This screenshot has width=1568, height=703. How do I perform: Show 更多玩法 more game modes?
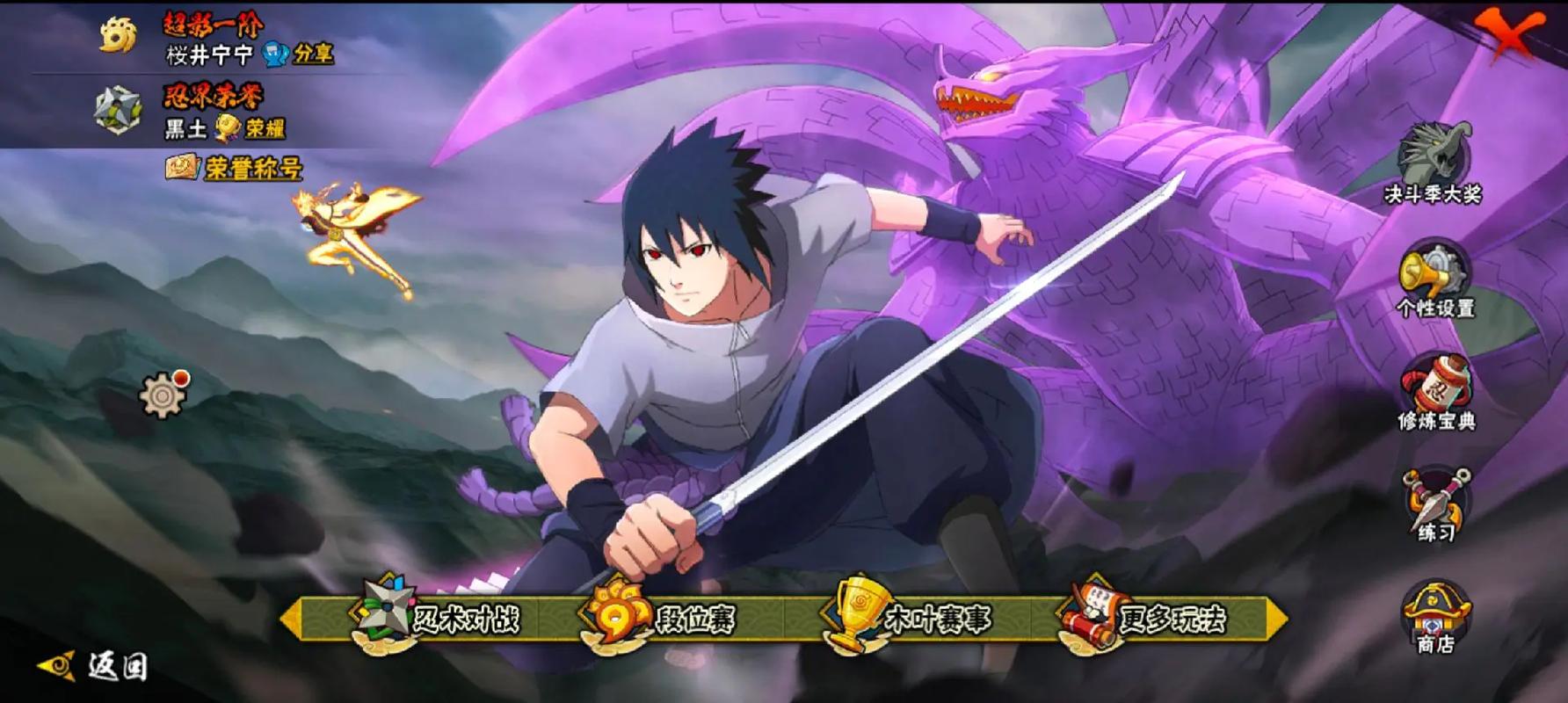(x=1147, y=619)
